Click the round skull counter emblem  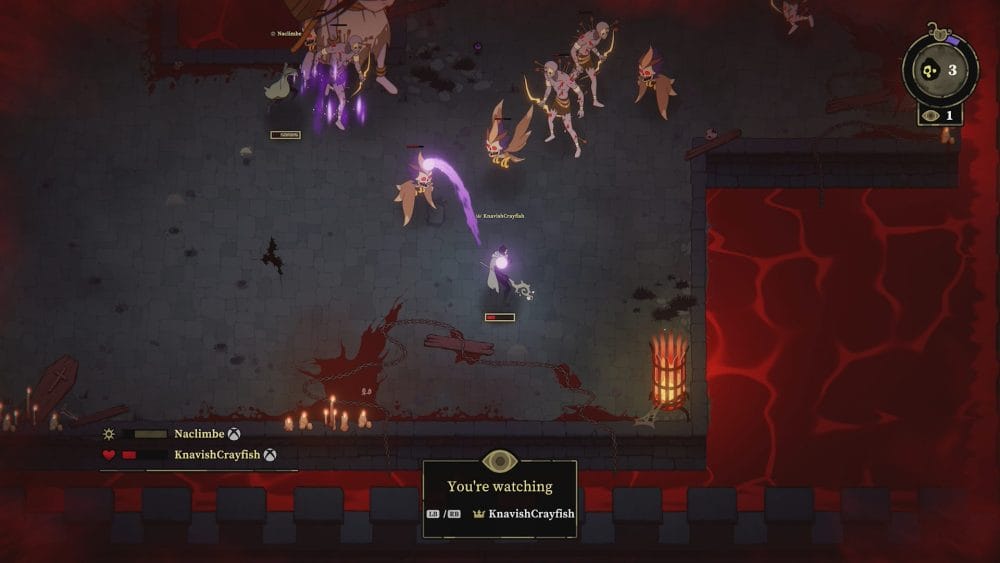click(940, 70)
